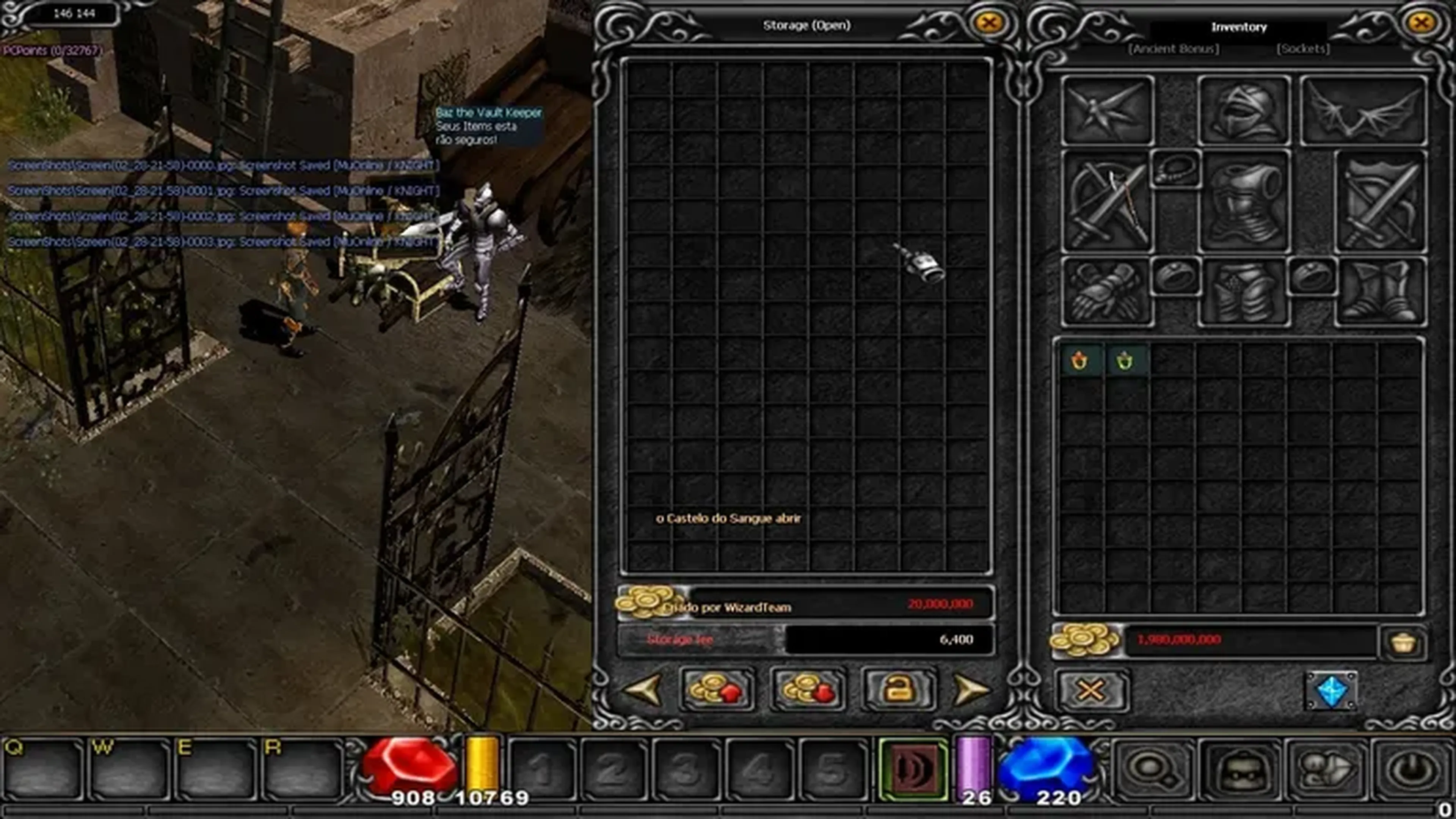Click the coins with red ball button
The height and width of the screenshot is (819, 1456).
pos(808,690)
